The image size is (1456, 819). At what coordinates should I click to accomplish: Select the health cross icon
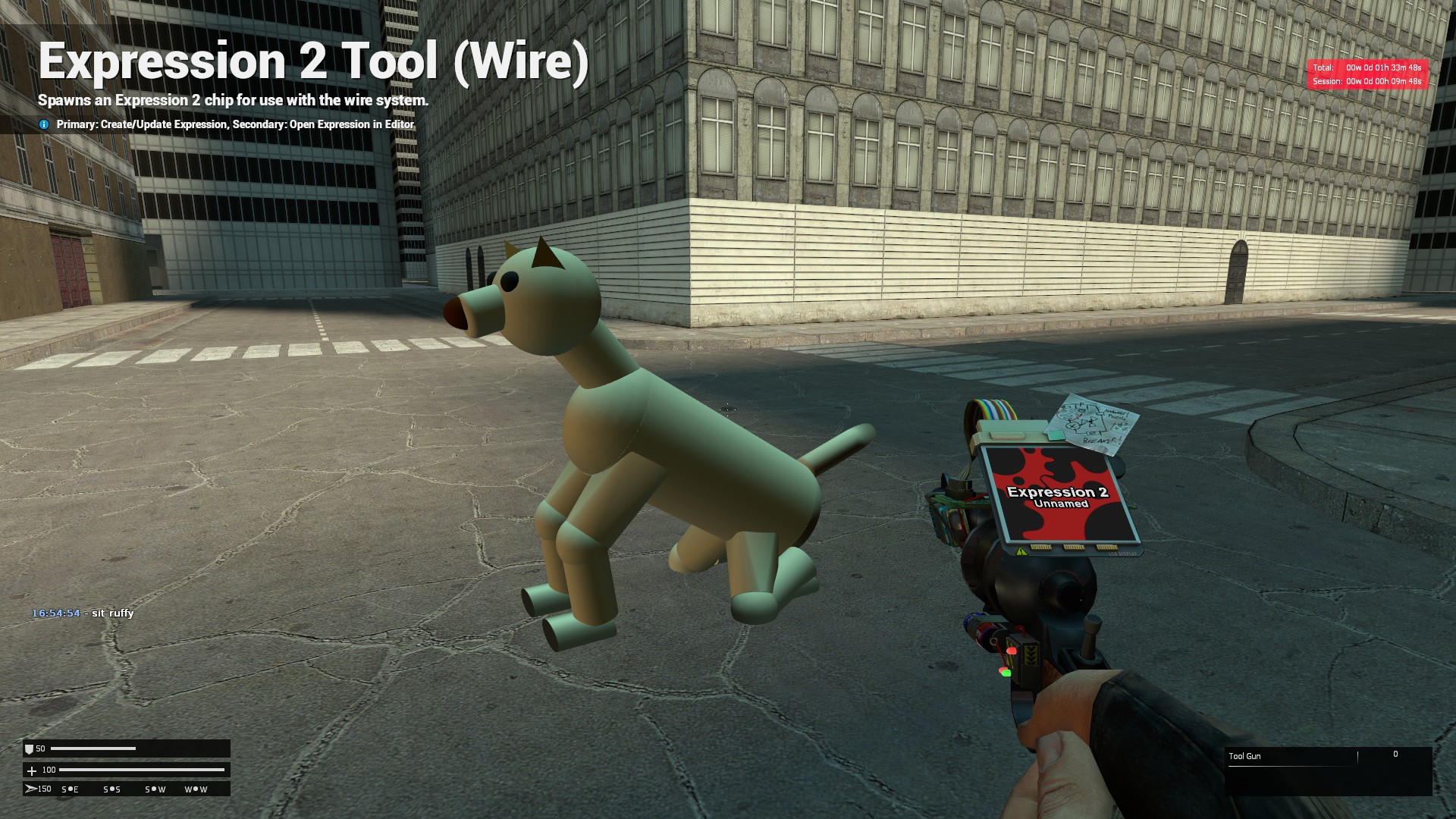pyautogui.click(x=31, y=770)
